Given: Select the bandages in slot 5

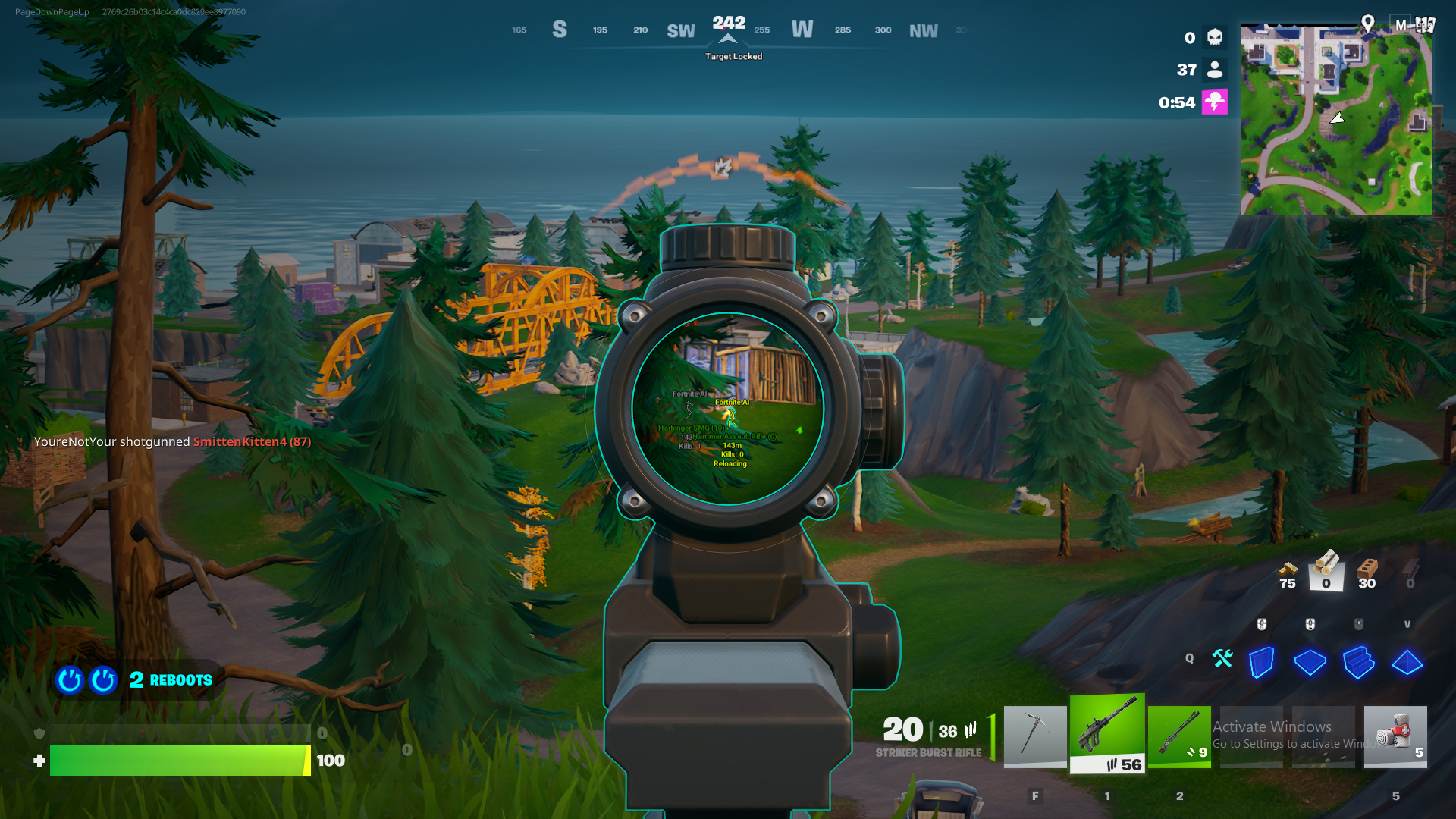Looking at the screenshot, I should 1395,734.
